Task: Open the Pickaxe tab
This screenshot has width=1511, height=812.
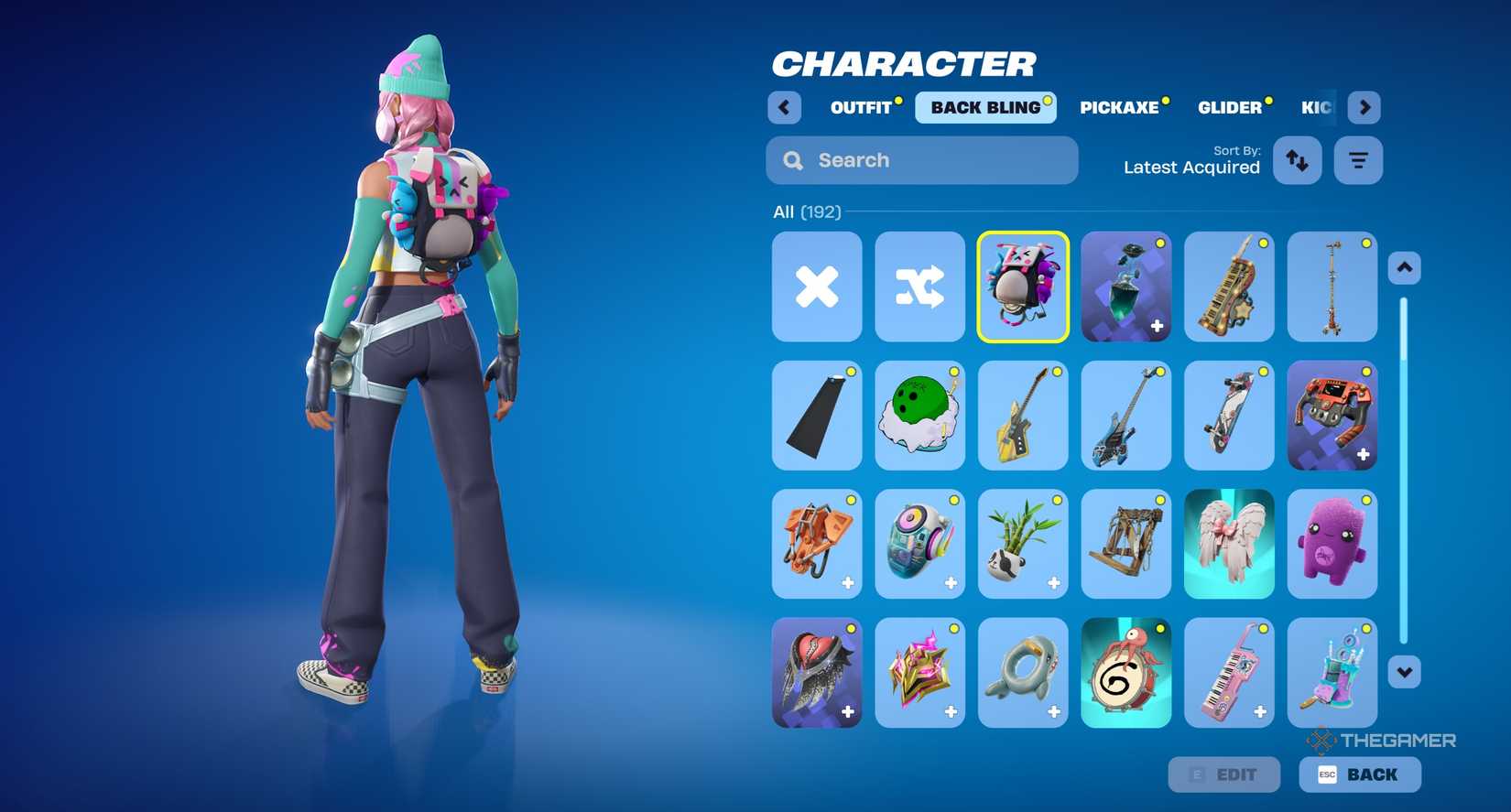Action: [1119, 107]
